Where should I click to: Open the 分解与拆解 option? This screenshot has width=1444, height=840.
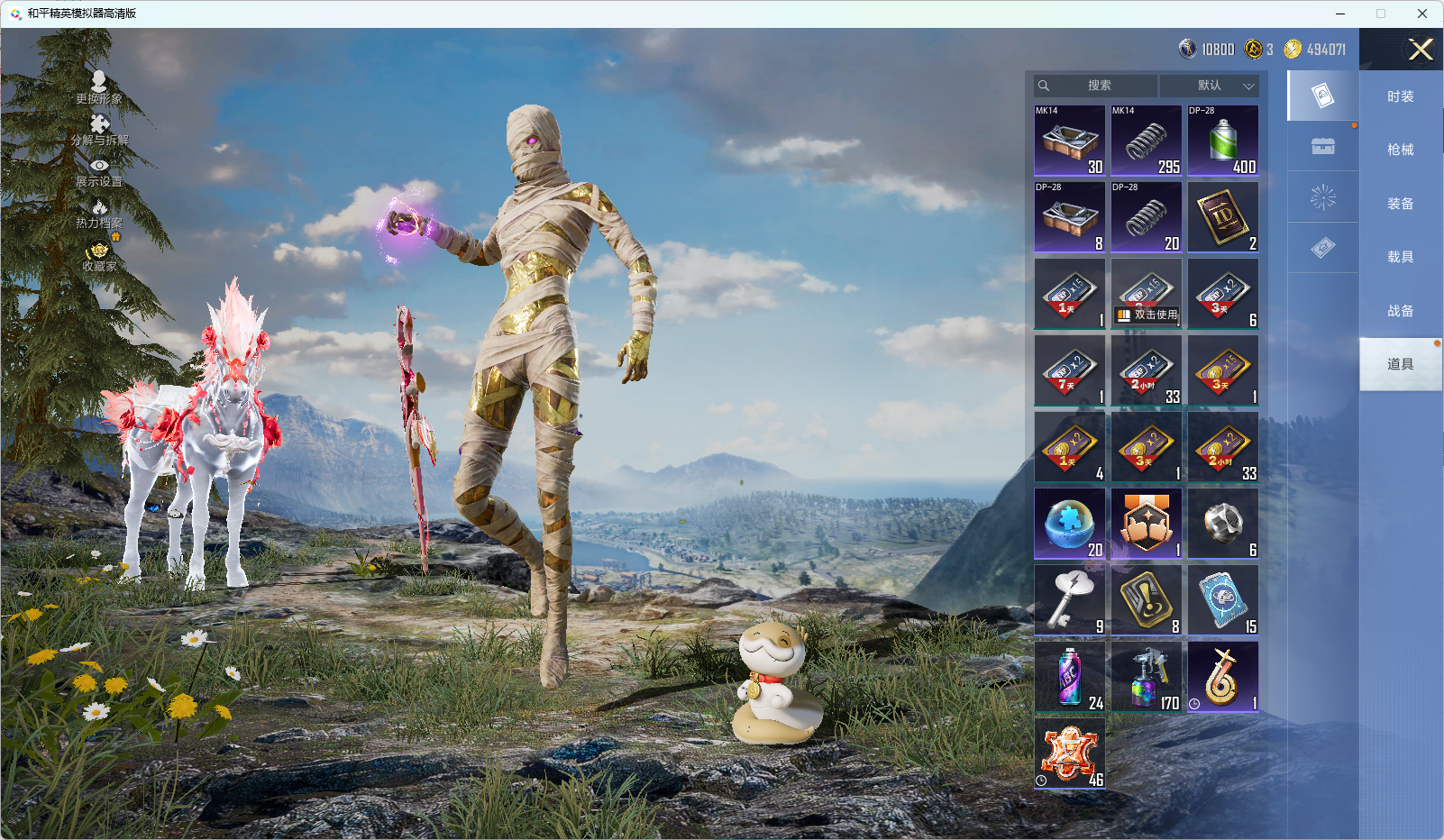pyautogui.click(x=99, y=130)
